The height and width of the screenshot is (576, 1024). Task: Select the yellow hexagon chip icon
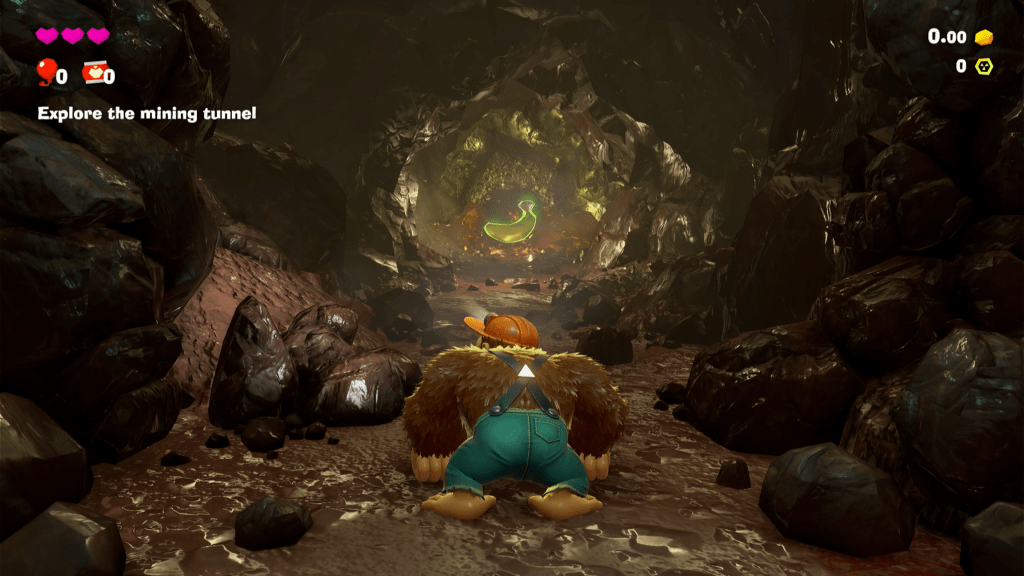984,66
